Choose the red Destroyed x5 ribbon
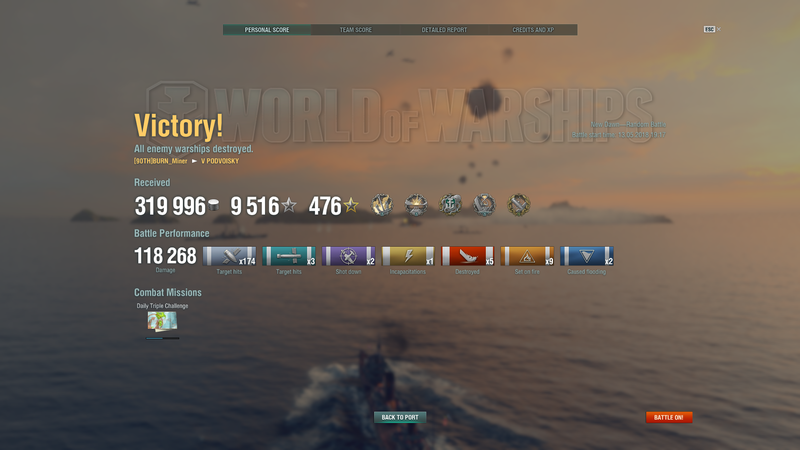800x450 pixels. tap(468, 256)
